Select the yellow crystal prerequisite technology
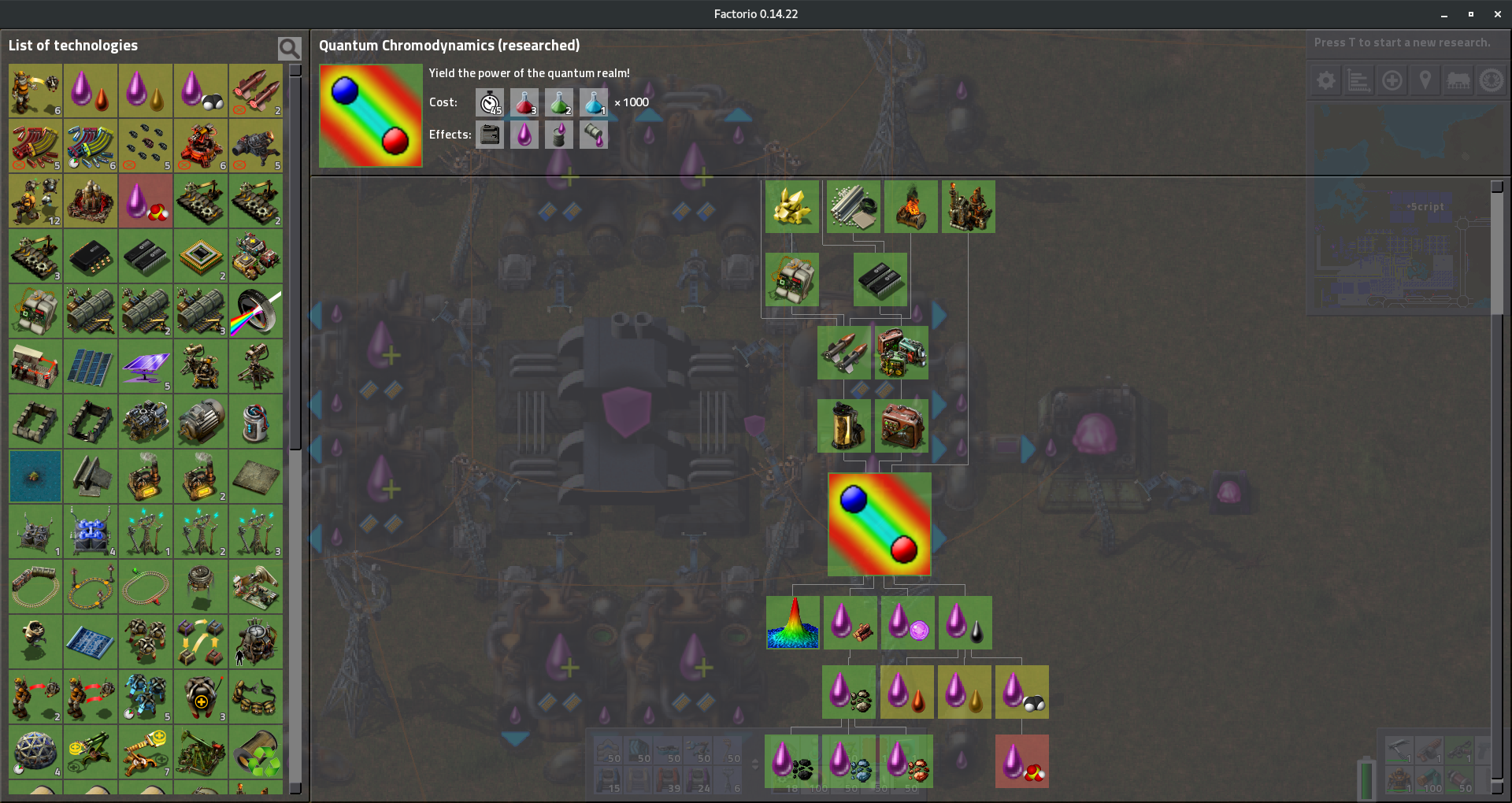Image resolution: width=1512 pixels, height=803 pixels. pyautogui.click(x=791, y=207)
